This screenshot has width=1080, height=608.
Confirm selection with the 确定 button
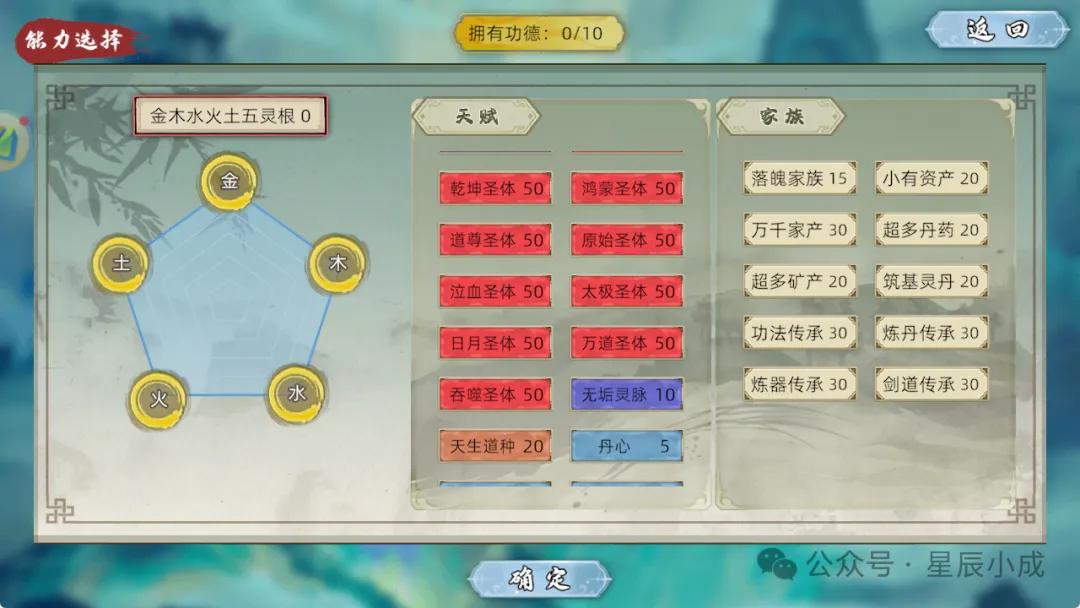tap(539, 579)
